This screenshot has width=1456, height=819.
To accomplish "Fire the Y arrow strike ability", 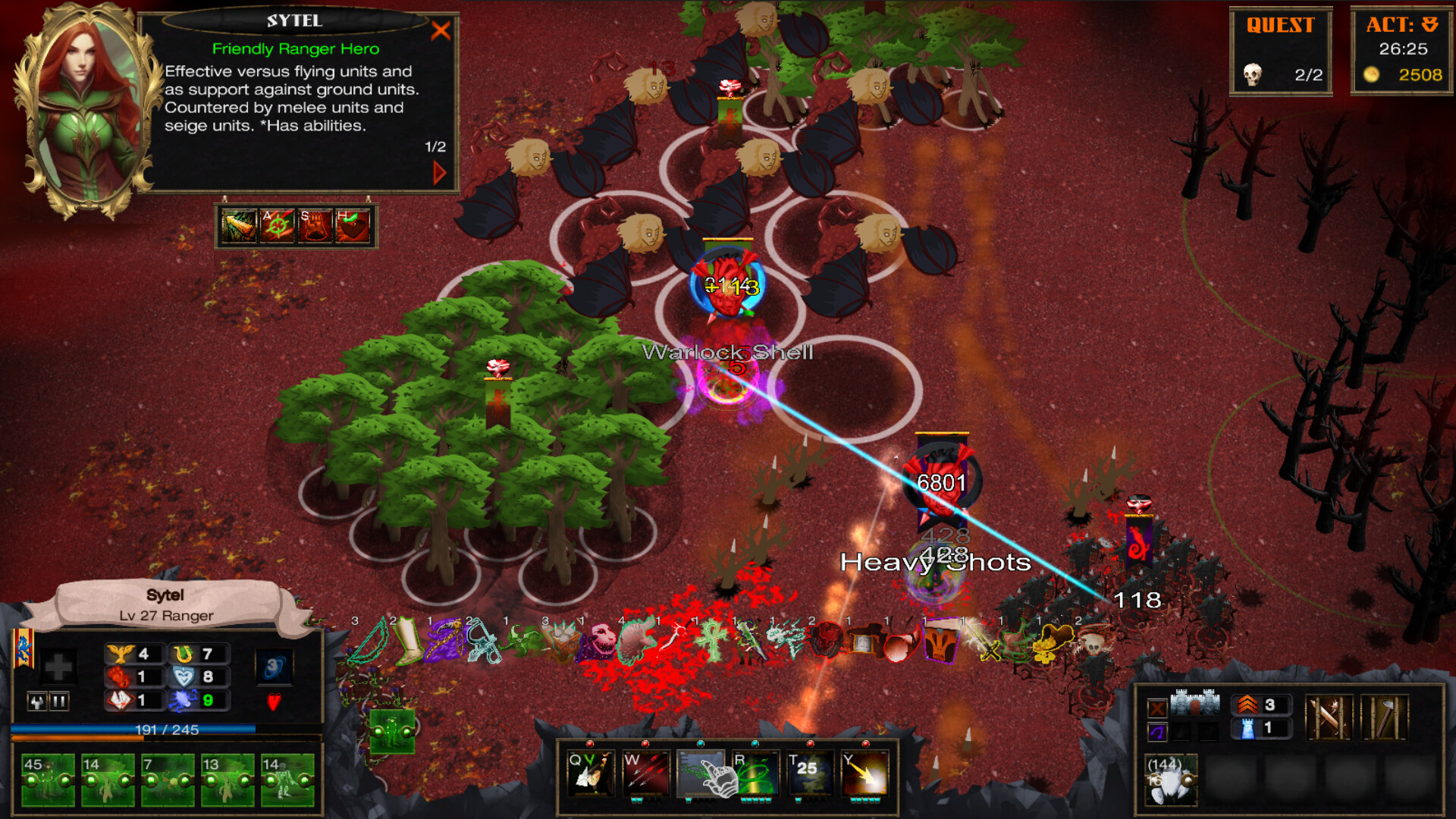I will 866,773.
